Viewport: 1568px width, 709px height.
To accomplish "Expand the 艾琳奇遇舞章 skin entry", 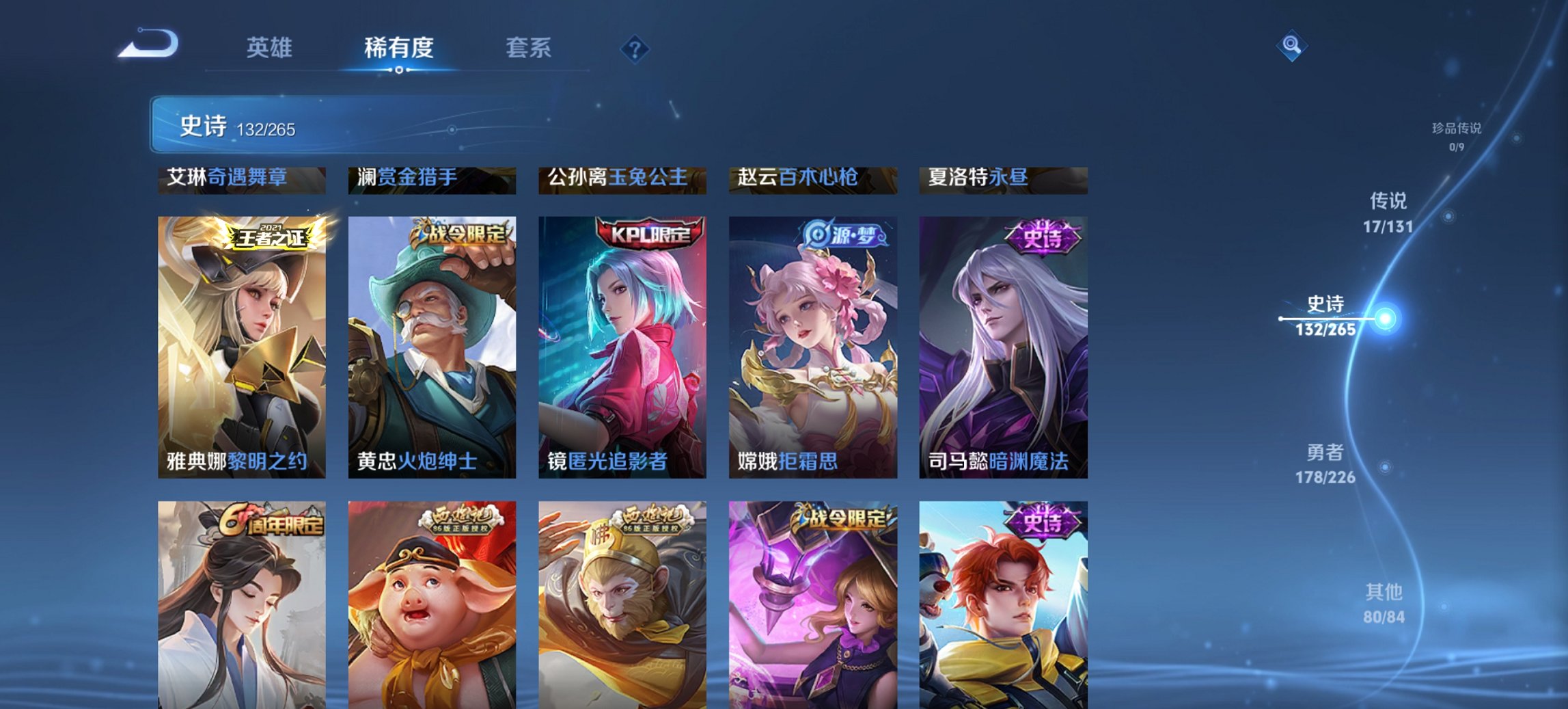I will click(x=242, y=178).
